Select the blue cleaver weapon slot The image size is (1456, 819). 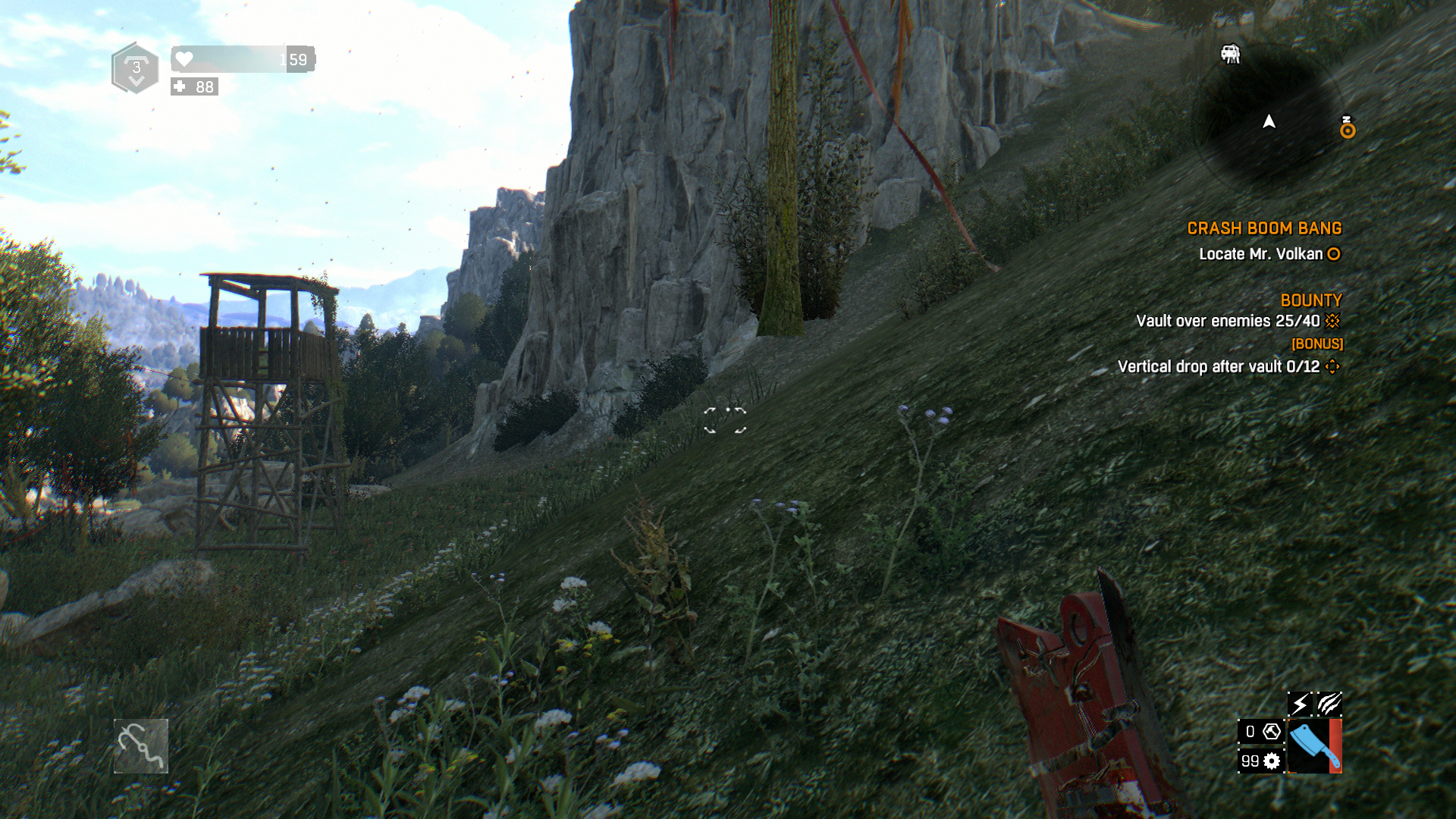pyautogui.click(x=1313, y=746)
